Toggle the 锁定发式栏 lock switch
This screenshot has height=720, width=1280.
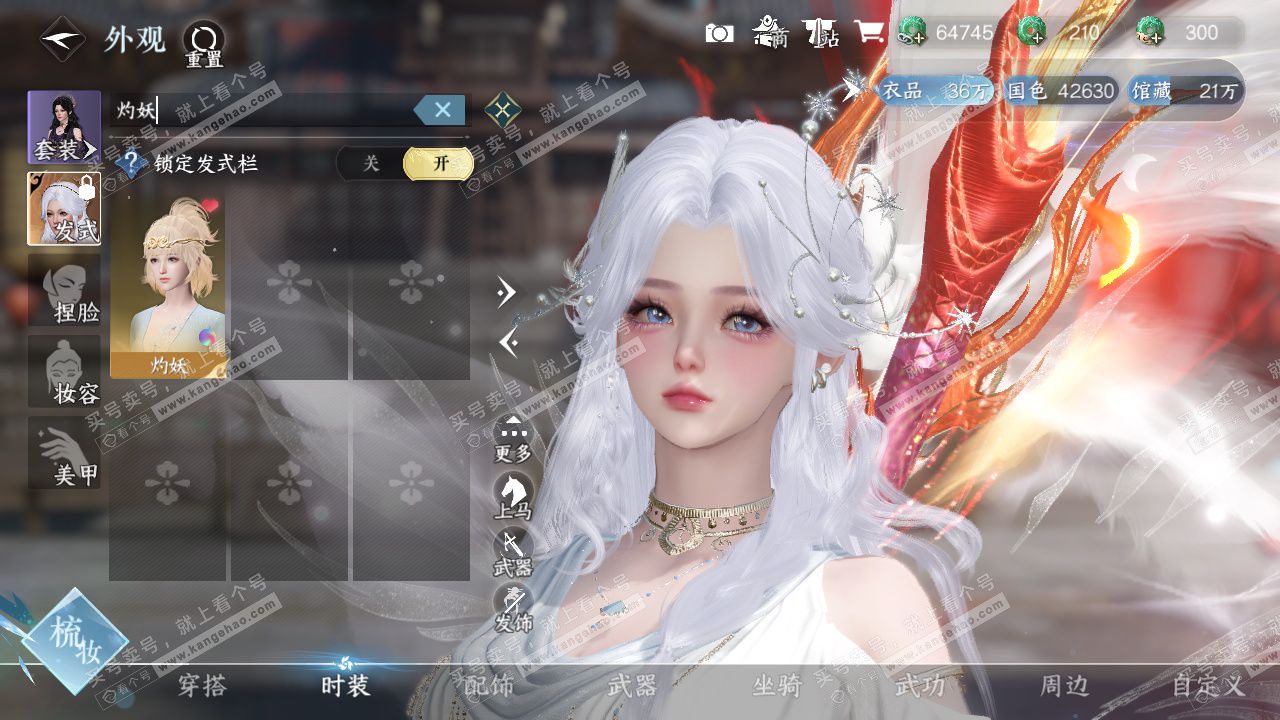pos(405,163)
